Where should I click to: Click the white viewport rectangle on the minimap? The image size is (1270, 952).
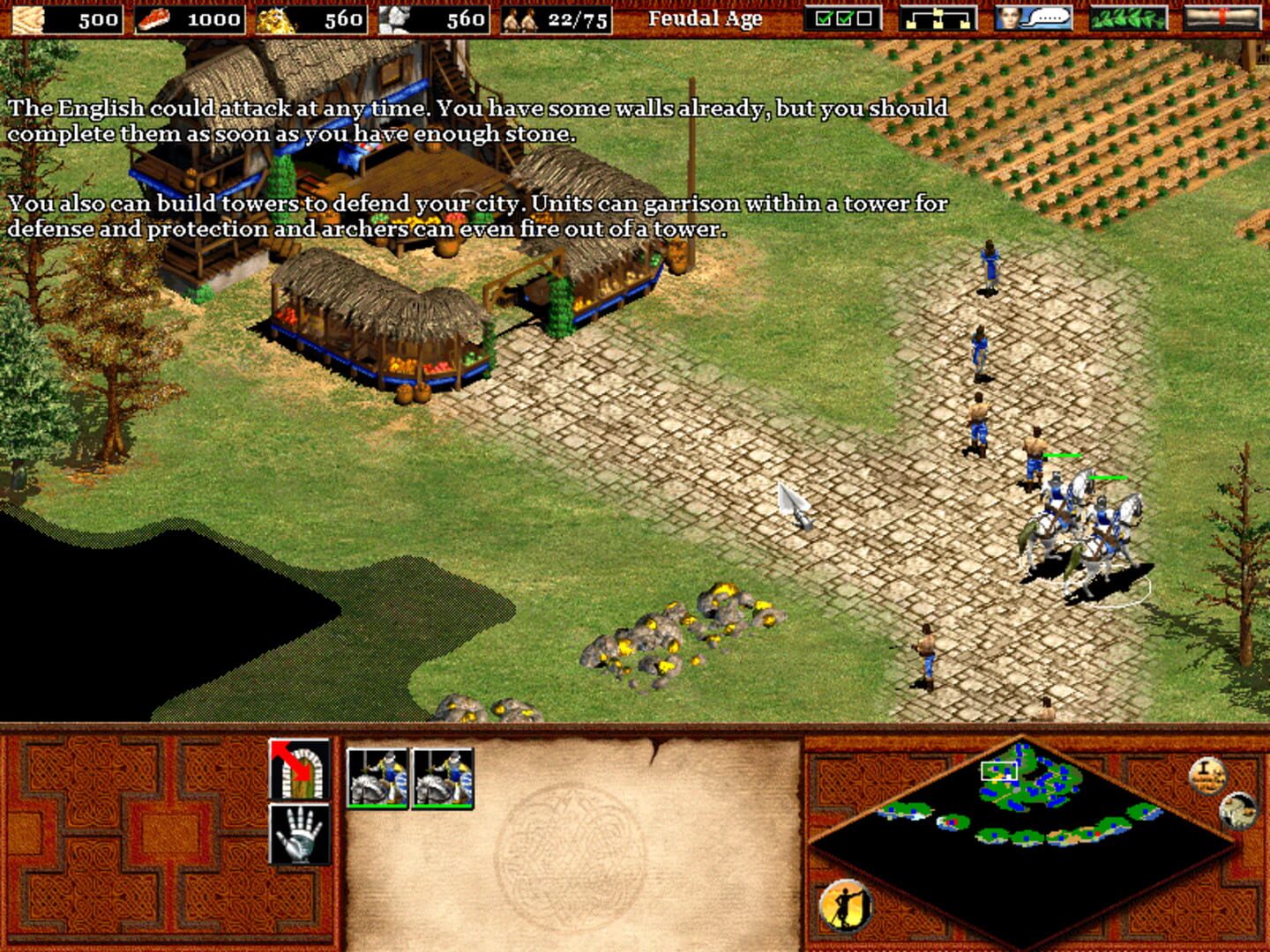[997, 772]
